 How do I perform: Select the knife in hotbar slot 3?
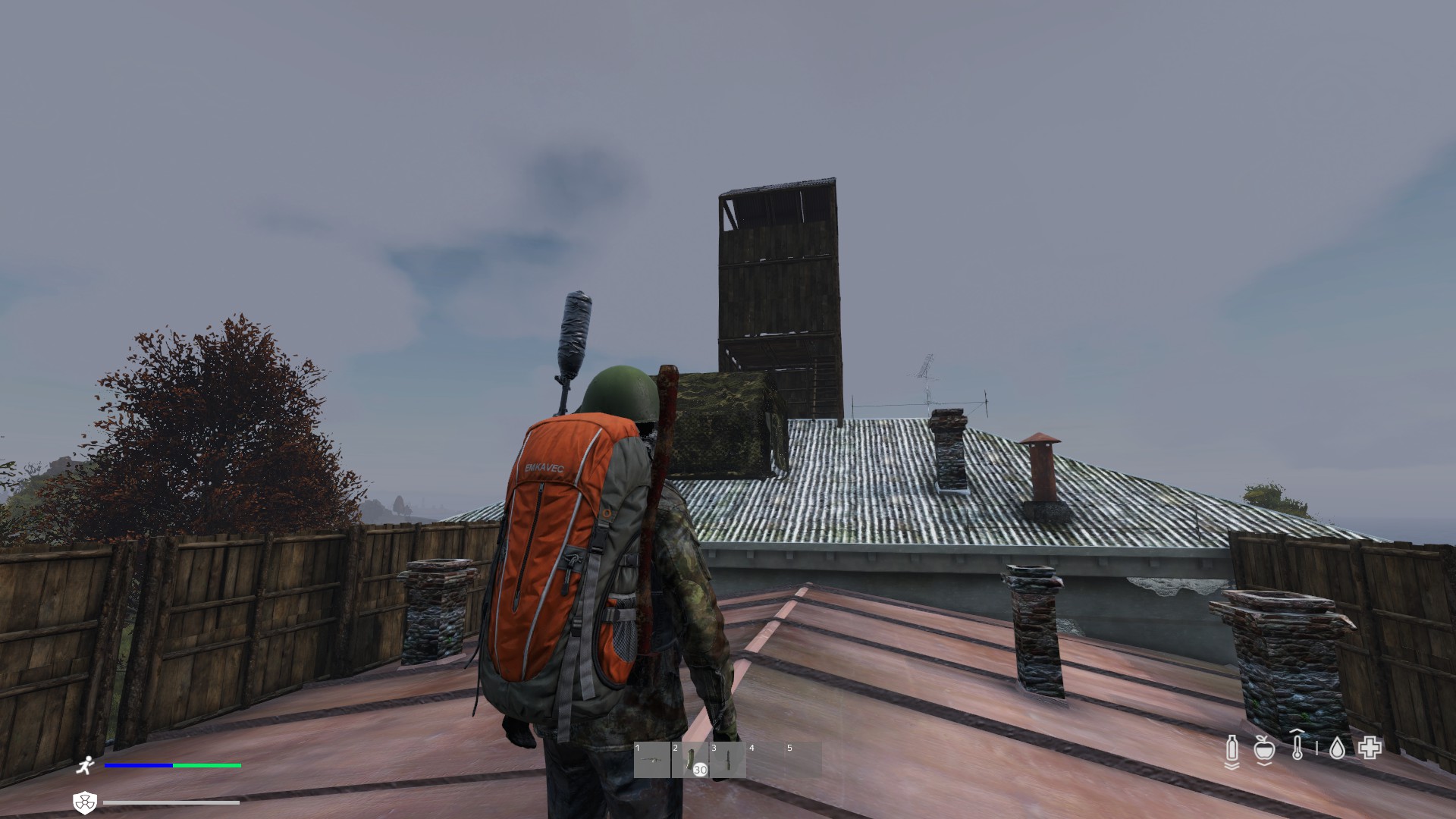[x=728, y=760]
